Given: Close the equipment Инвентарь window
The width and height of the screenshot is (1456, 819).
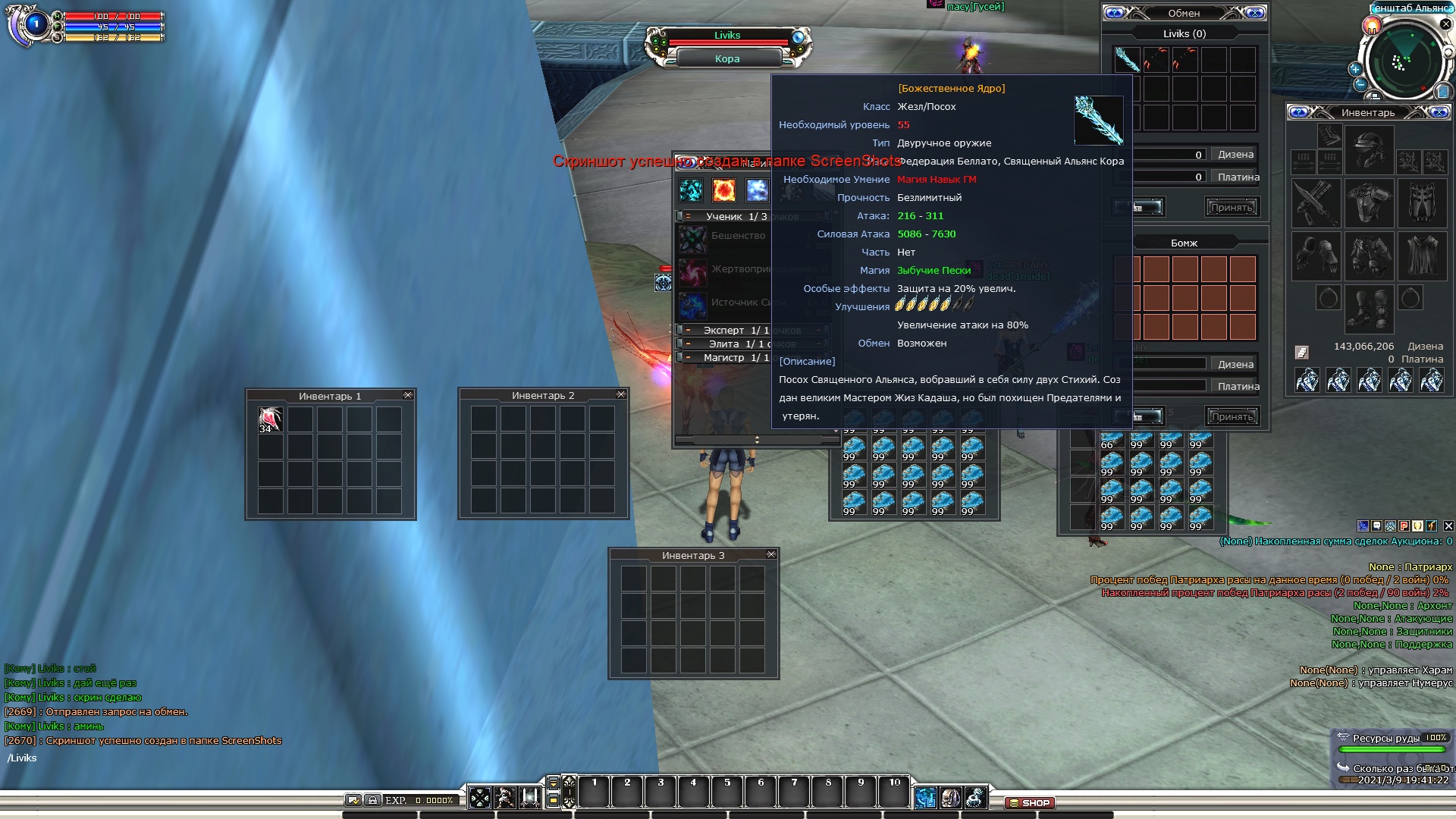Looking at the screenshot, I should point(1439,112).
